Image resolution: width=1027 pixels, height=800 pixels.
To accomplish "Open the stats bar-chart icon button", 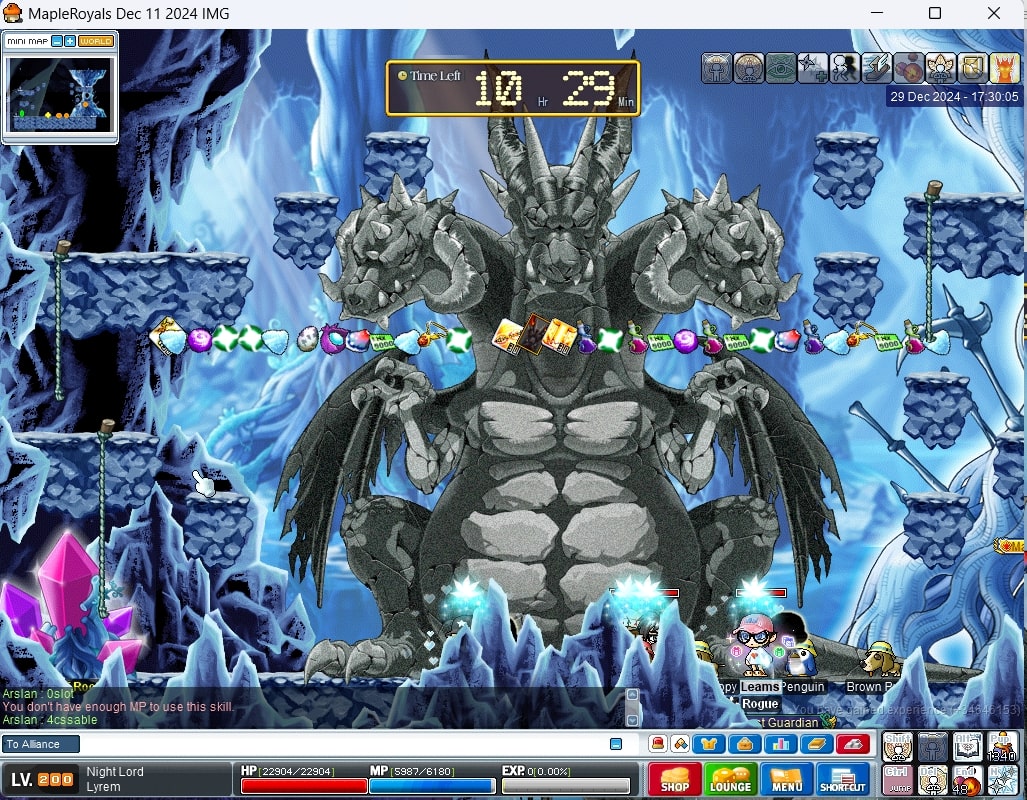I will (x=779, y=744).
